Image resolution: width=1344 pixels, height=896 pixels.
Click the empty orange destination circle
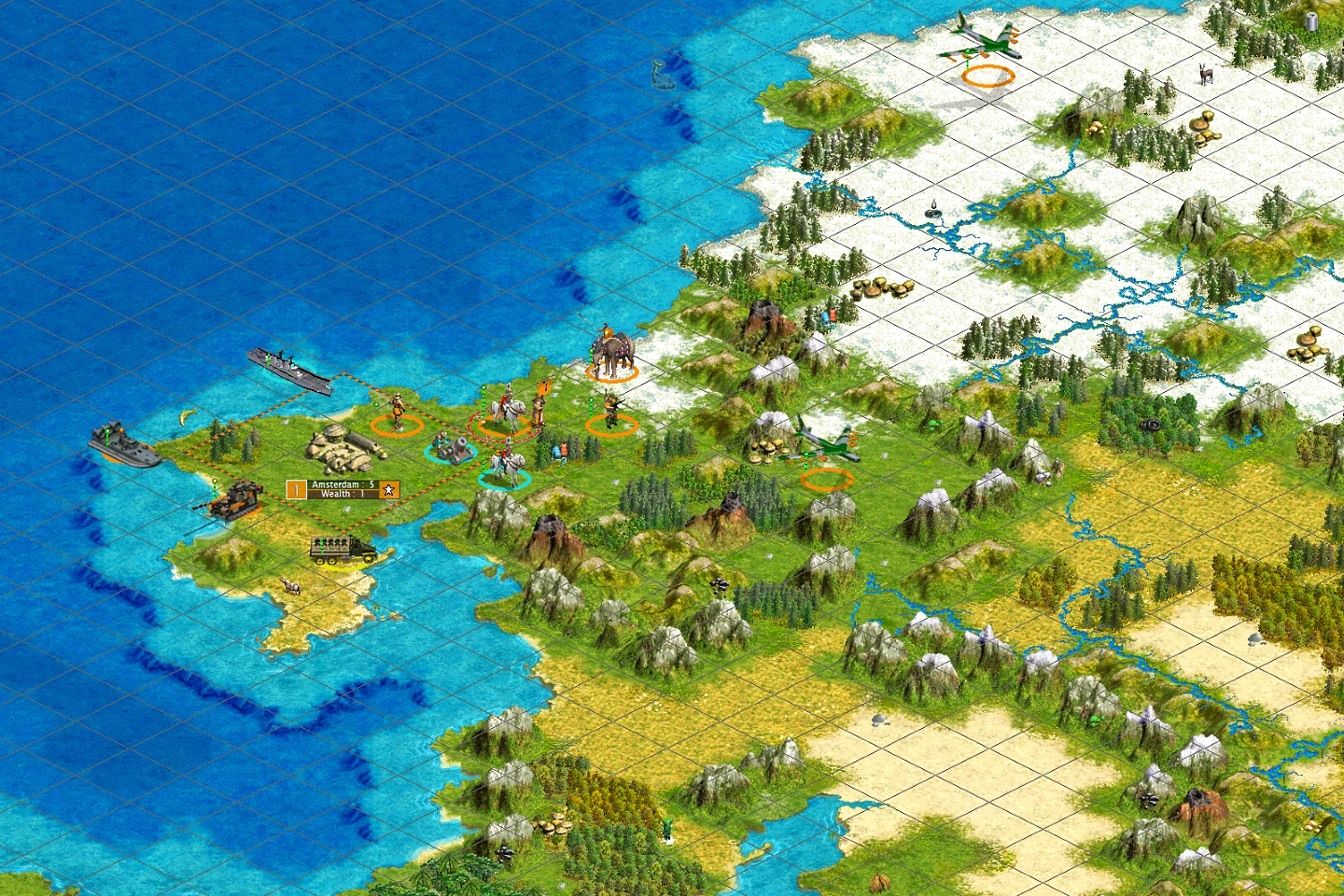(x=827, y=479)
